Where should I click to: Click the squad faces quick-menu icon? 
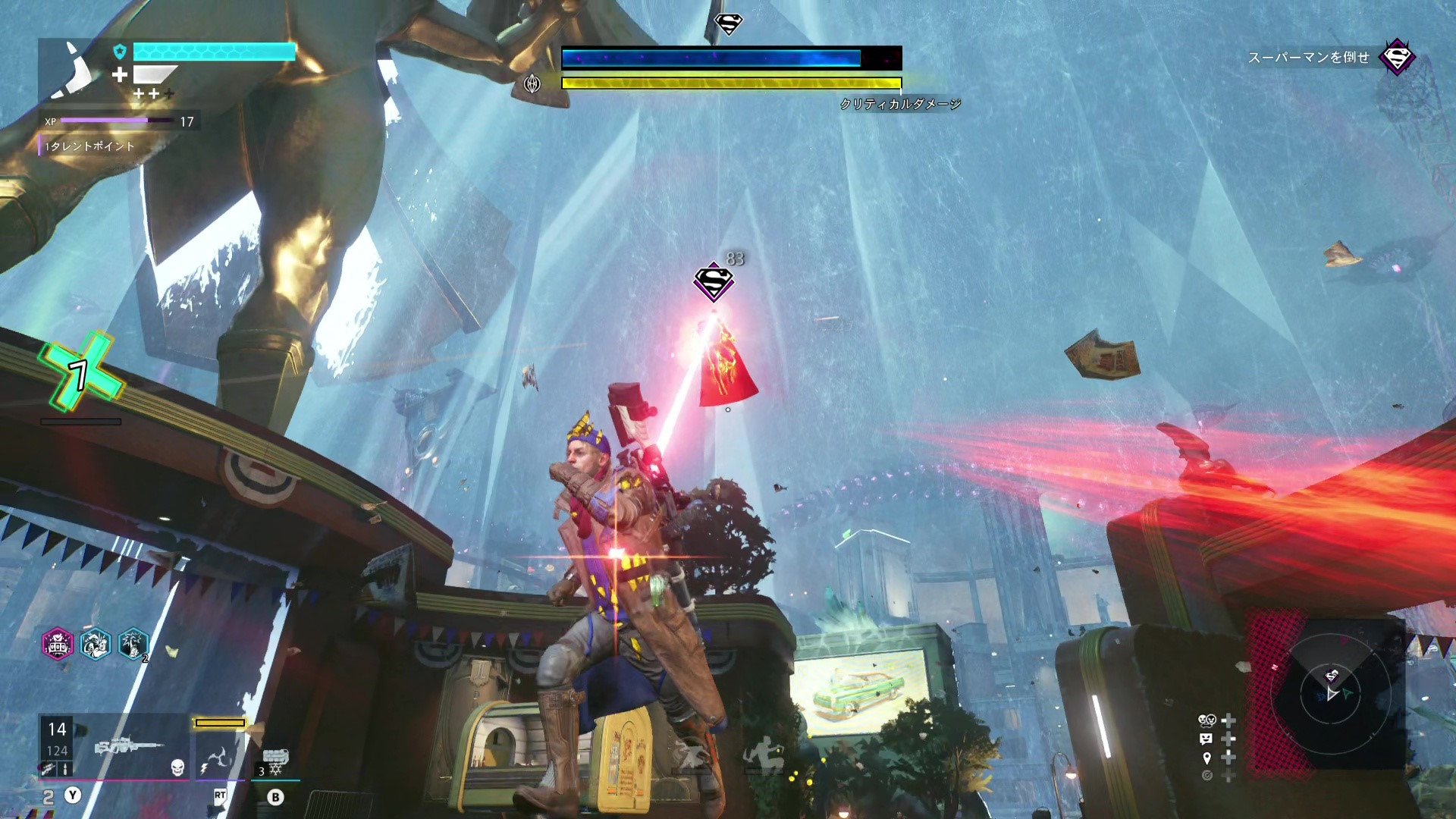1207,720
